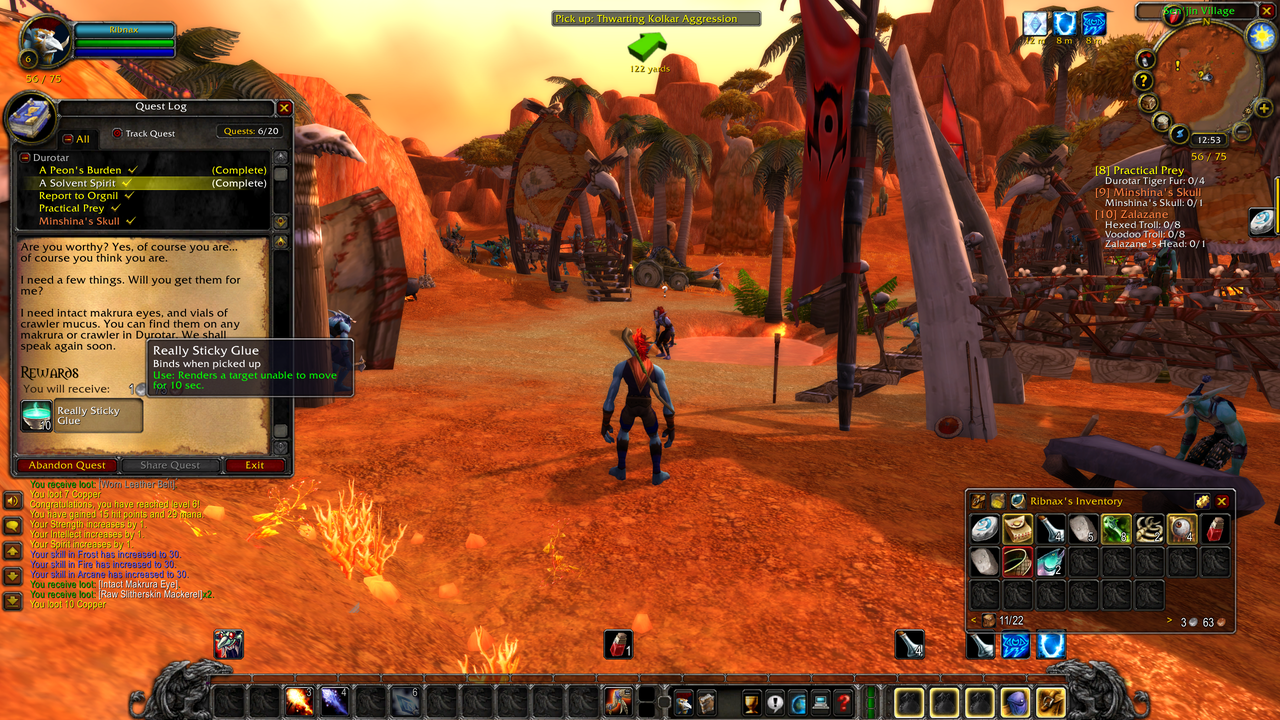Close Ribnax's Inventory window
The image size is (1280, 720).
click(1221, 501)
